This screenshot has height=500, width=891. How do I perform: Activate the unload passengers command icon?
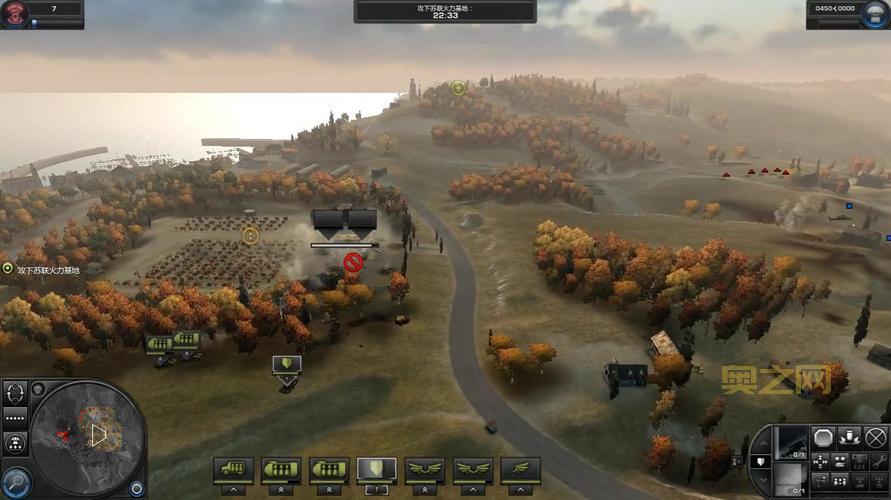pyautogui.click(x=850, y=437)
